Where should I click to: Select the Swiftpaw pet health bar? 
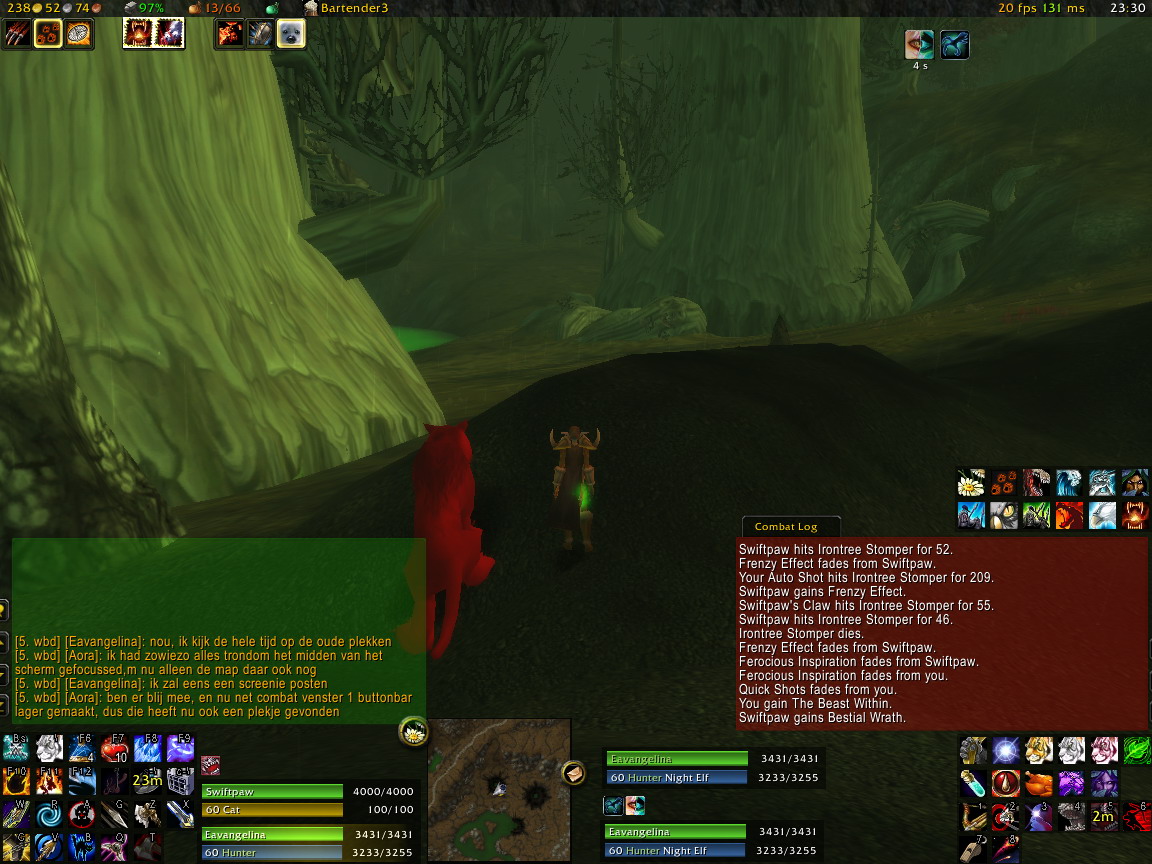click(x=272, y=792)
